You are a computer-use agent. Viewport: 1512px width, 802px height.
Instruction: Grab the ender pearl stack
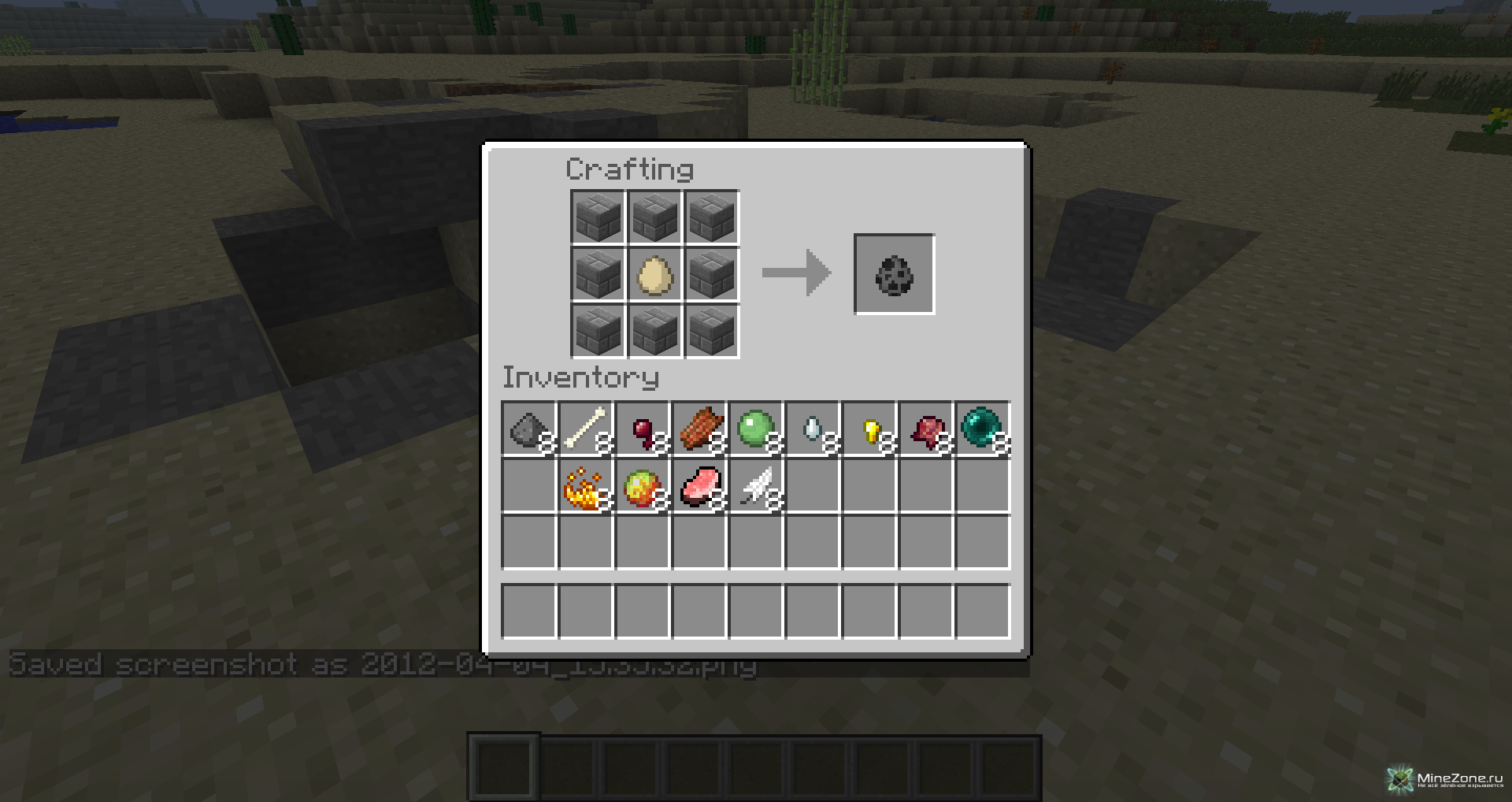coord(982,429)
